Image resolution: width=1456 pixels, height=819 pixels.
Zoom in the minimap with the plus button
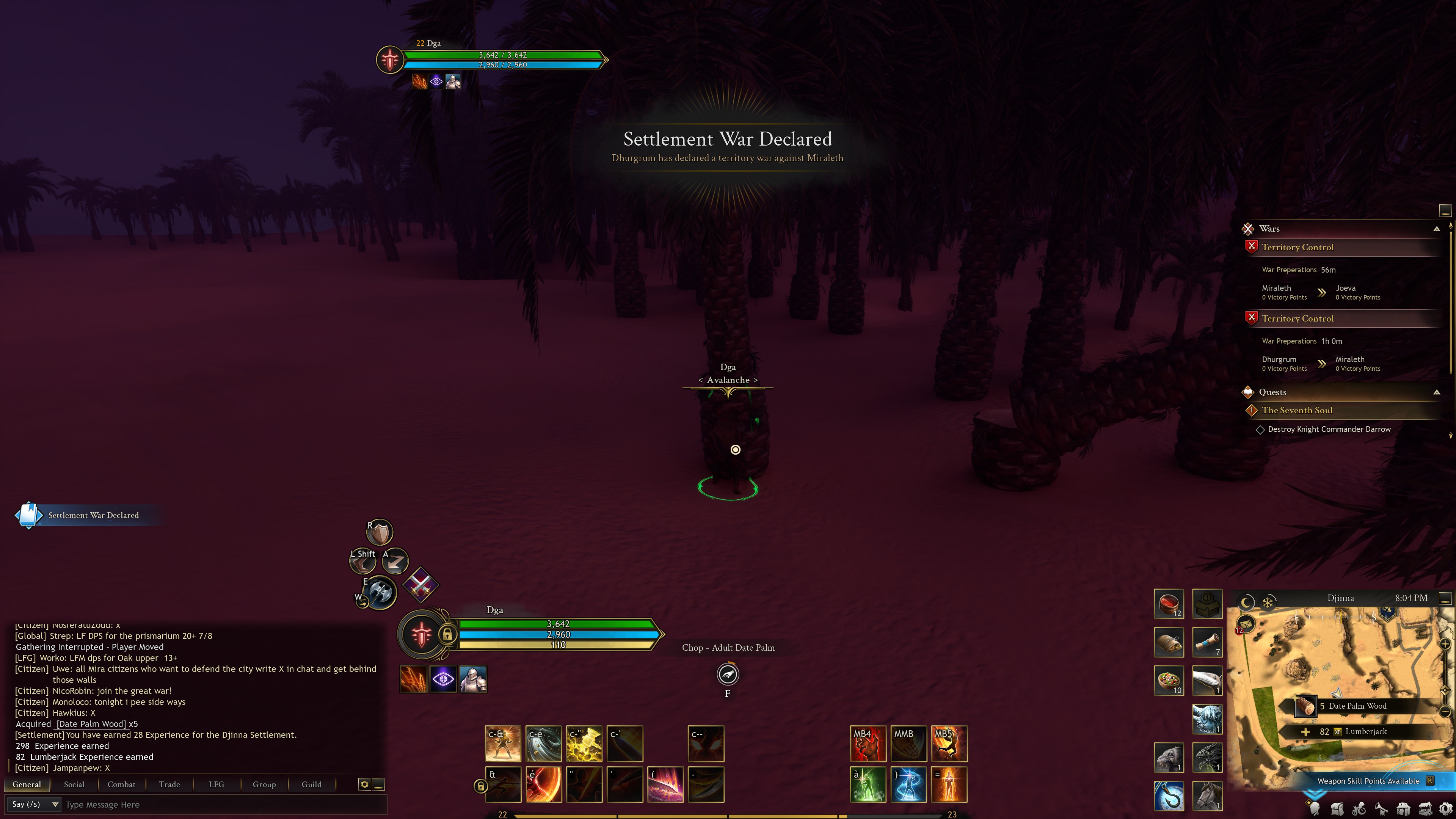point(1445,644)
